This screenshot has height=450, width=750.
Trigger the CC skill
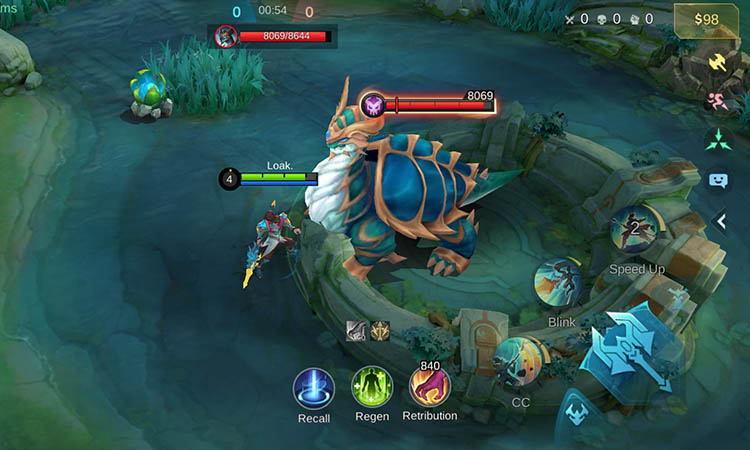pos(520,361)
